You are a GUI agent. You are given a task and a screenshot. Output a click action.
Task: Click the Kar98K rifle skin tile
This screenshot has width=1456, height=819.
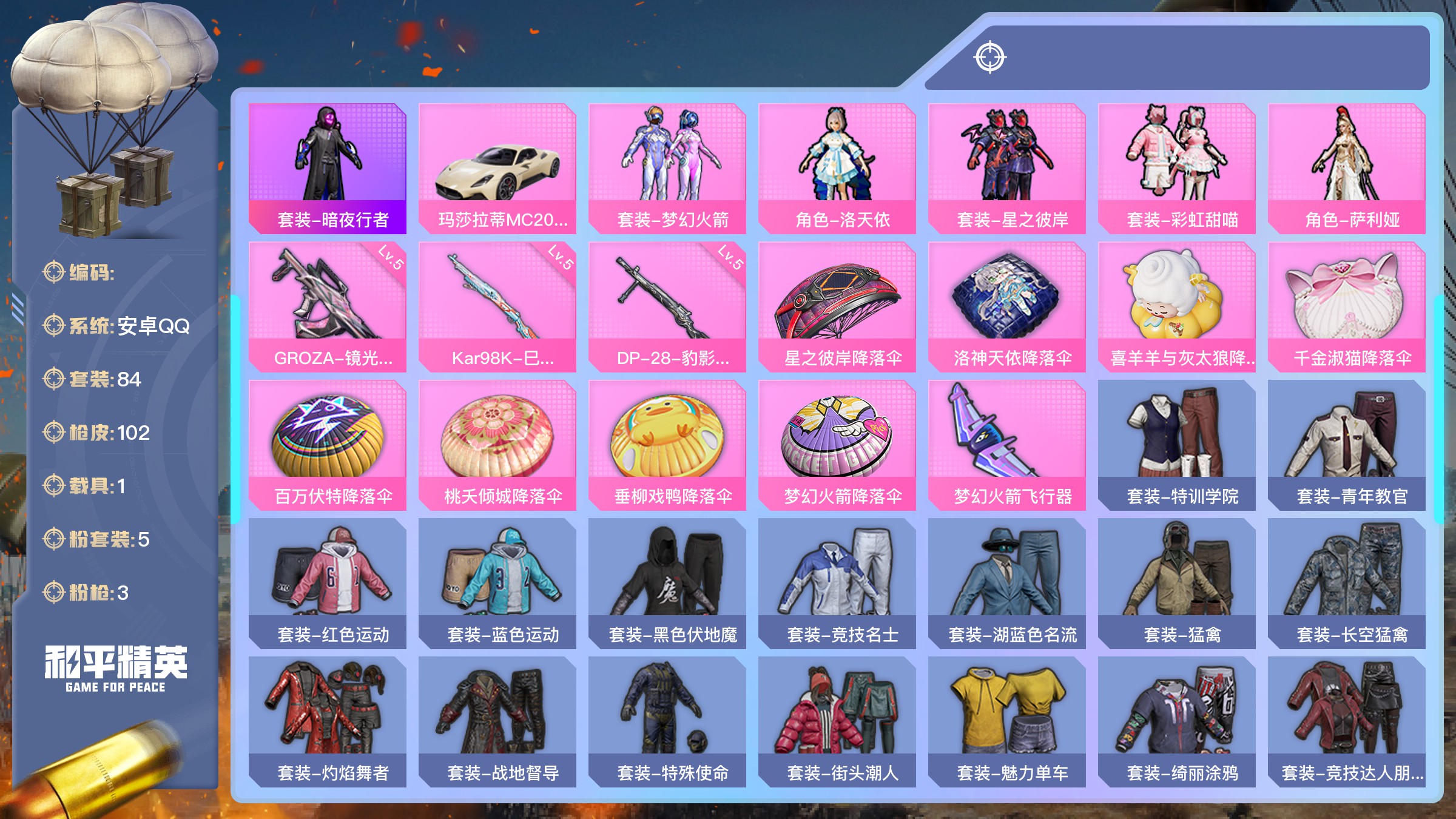click(x=497, y=306)
